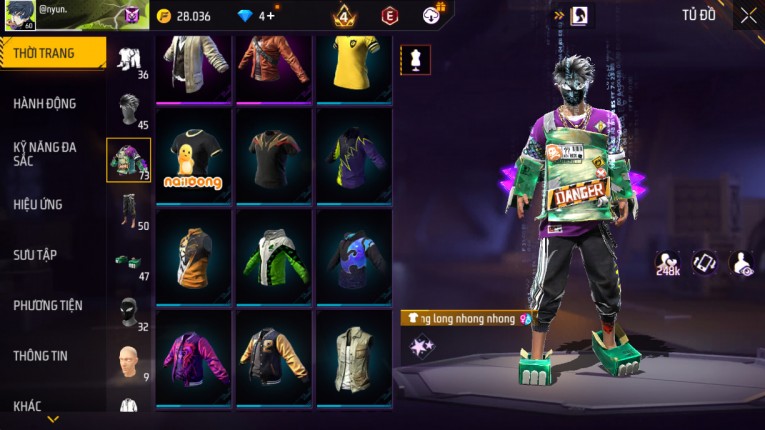
Task: Select the Hiệu Ứng tab
Action: (x=38, y=204)
